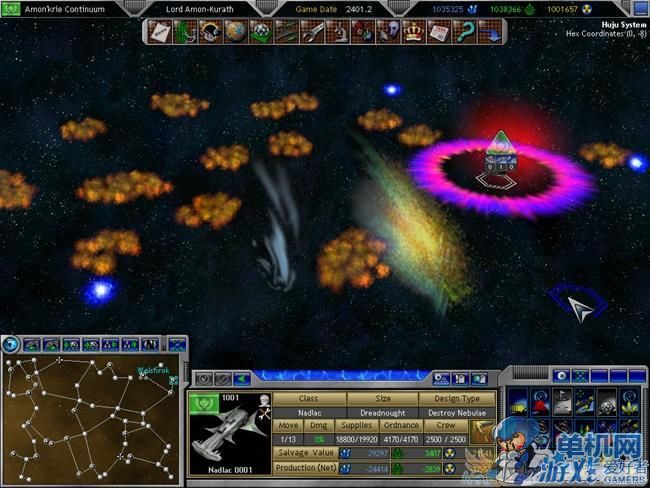Click the Salvage Value button
The image size is (650, 488).
pyautogui.click(x=304, y=453)
